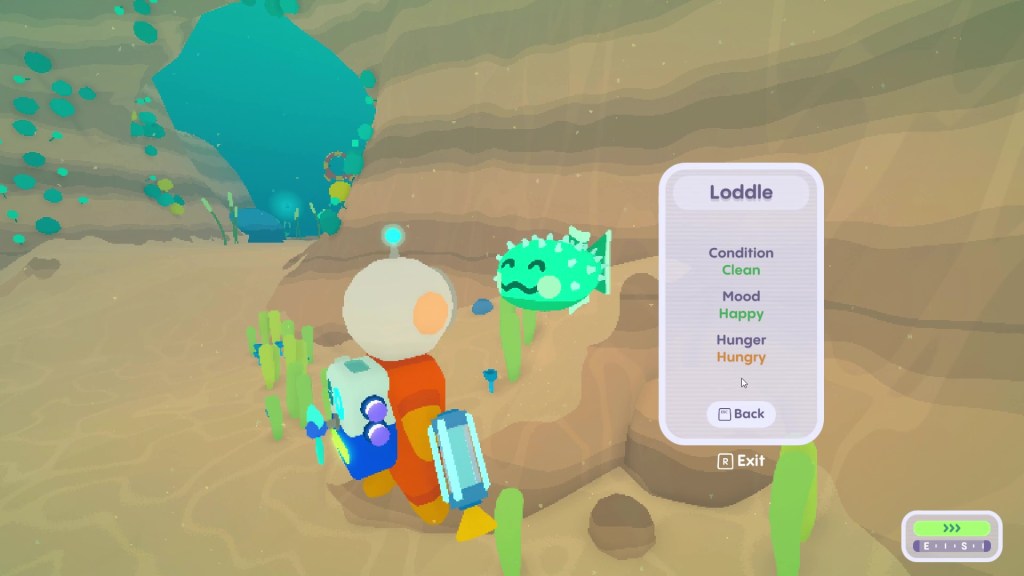The width and height of the screenshot is (1024, 576).
Task: Click the Back button on the Loddle panel
Action: pyautogui.click(x=741, y=414)
